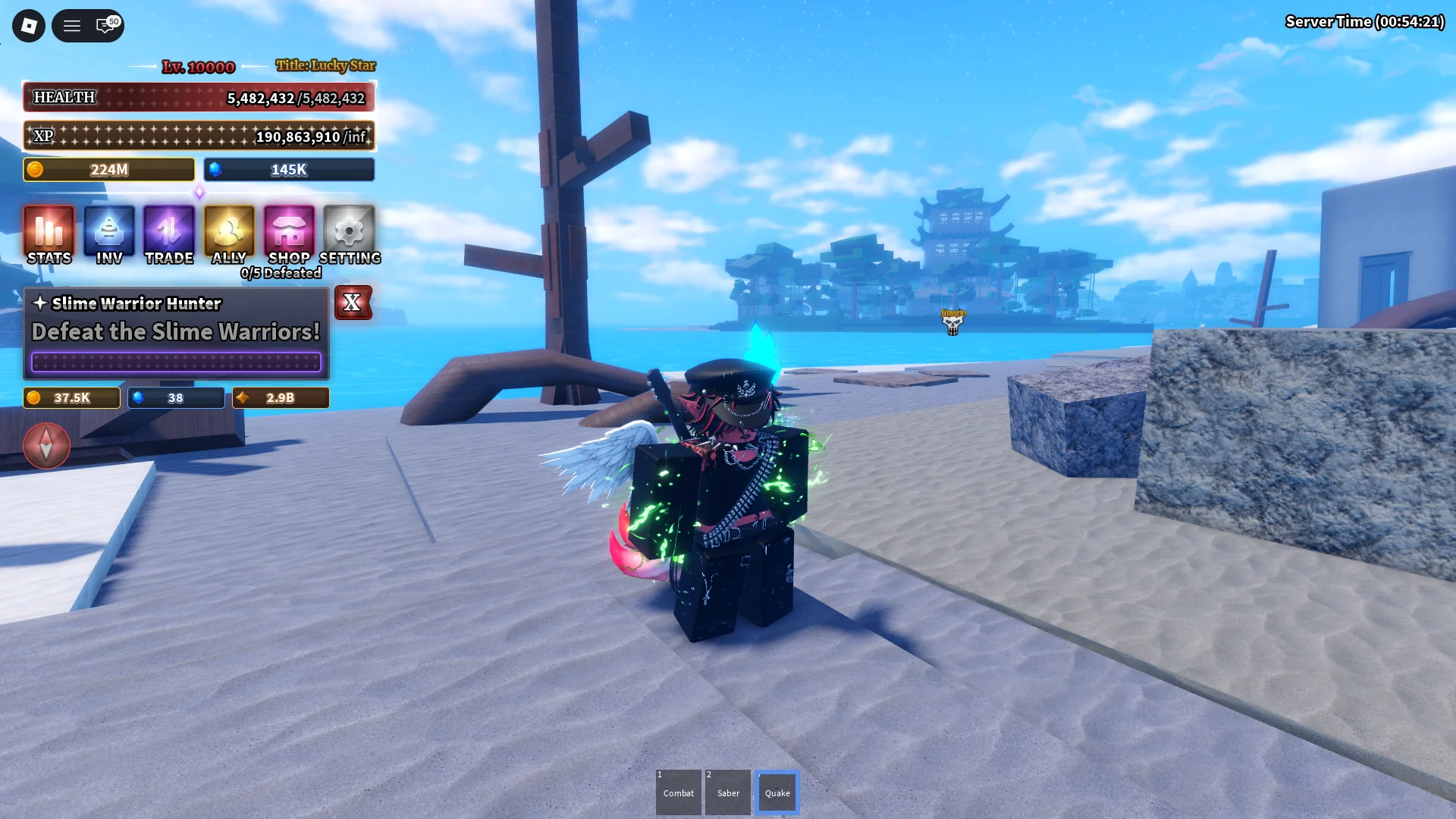
Task: Open the Roblox hamburger menu
Action: [x=72, y=25]
